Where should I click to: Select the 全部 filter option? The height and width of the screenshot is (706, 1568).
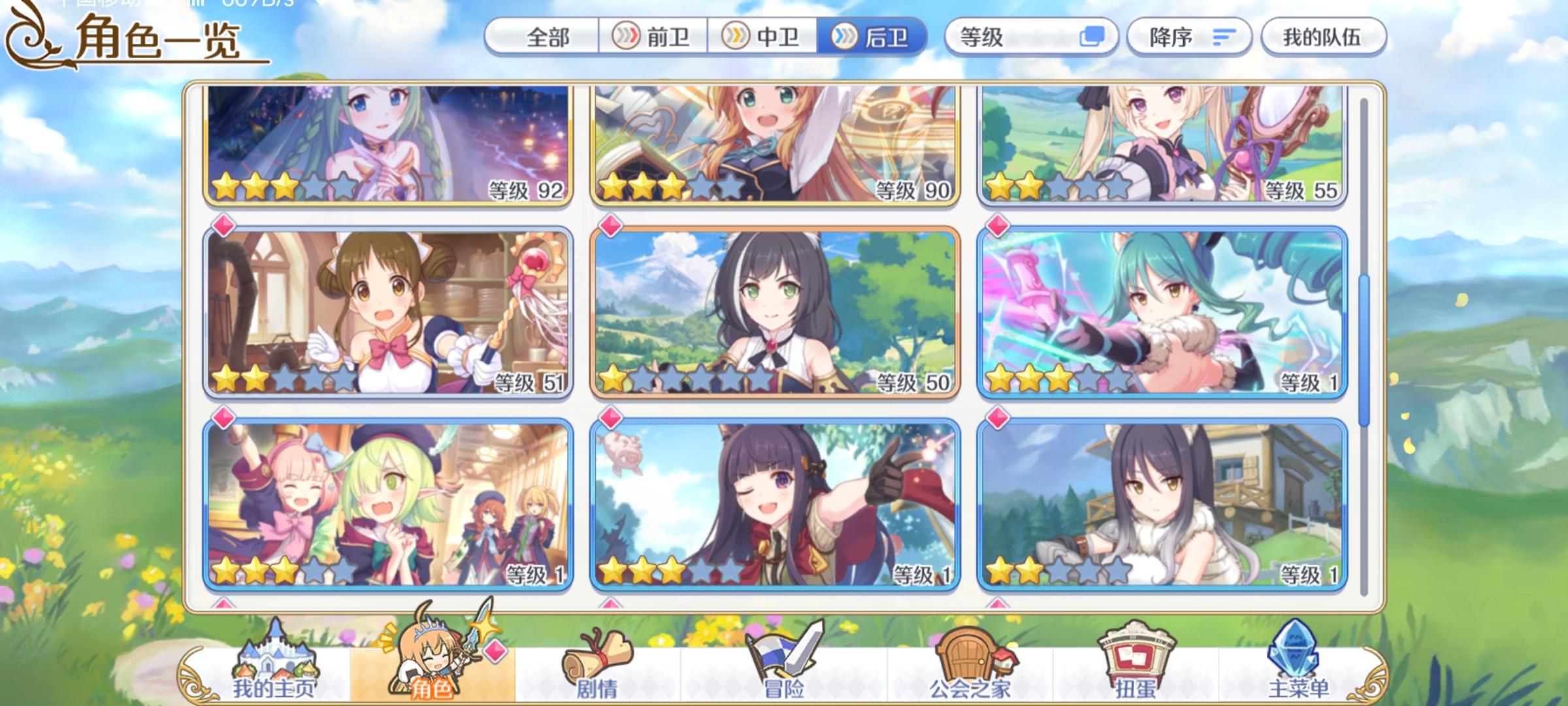546,38
